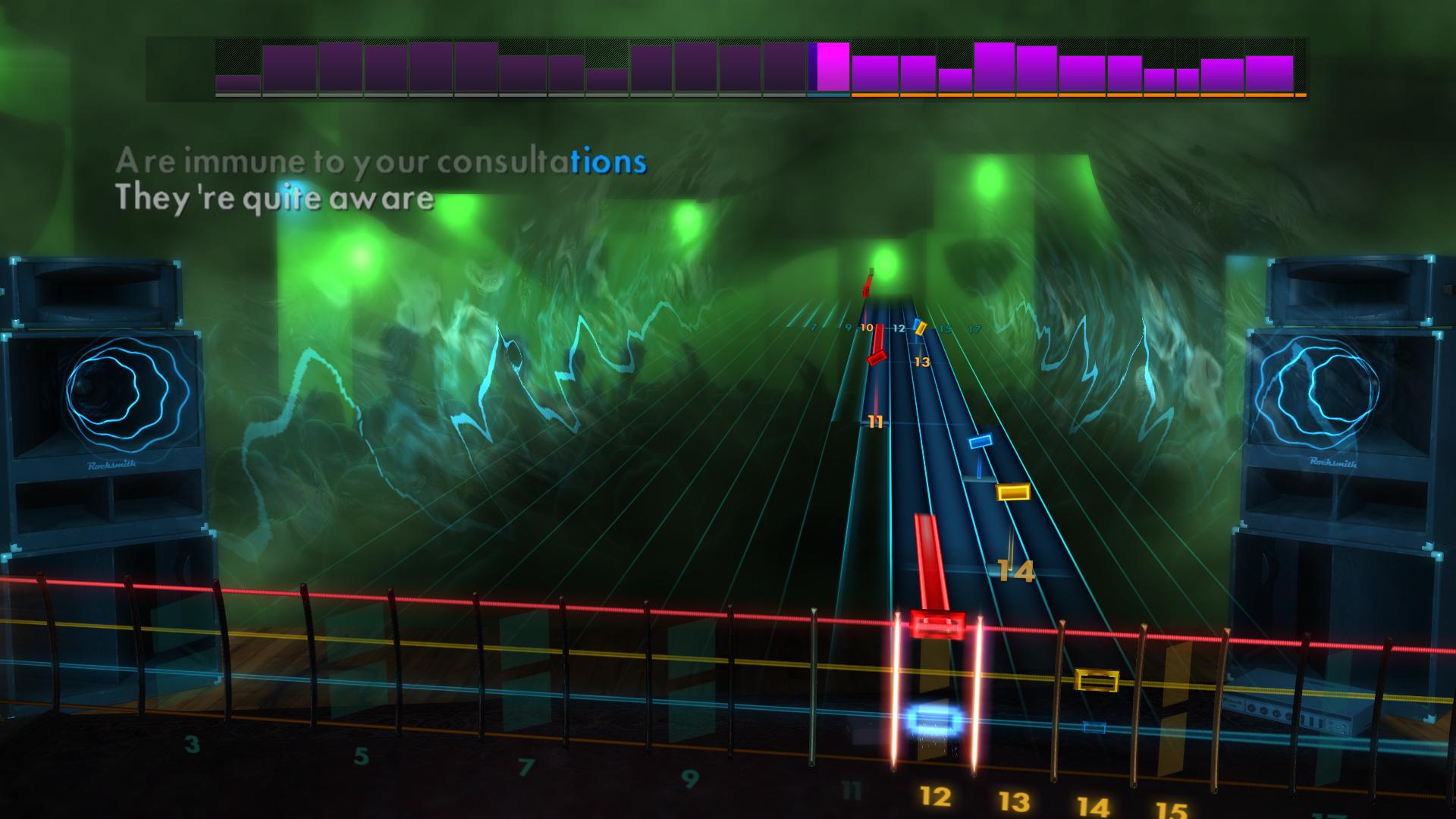Click the red low E string line

(x=531, y=601)
